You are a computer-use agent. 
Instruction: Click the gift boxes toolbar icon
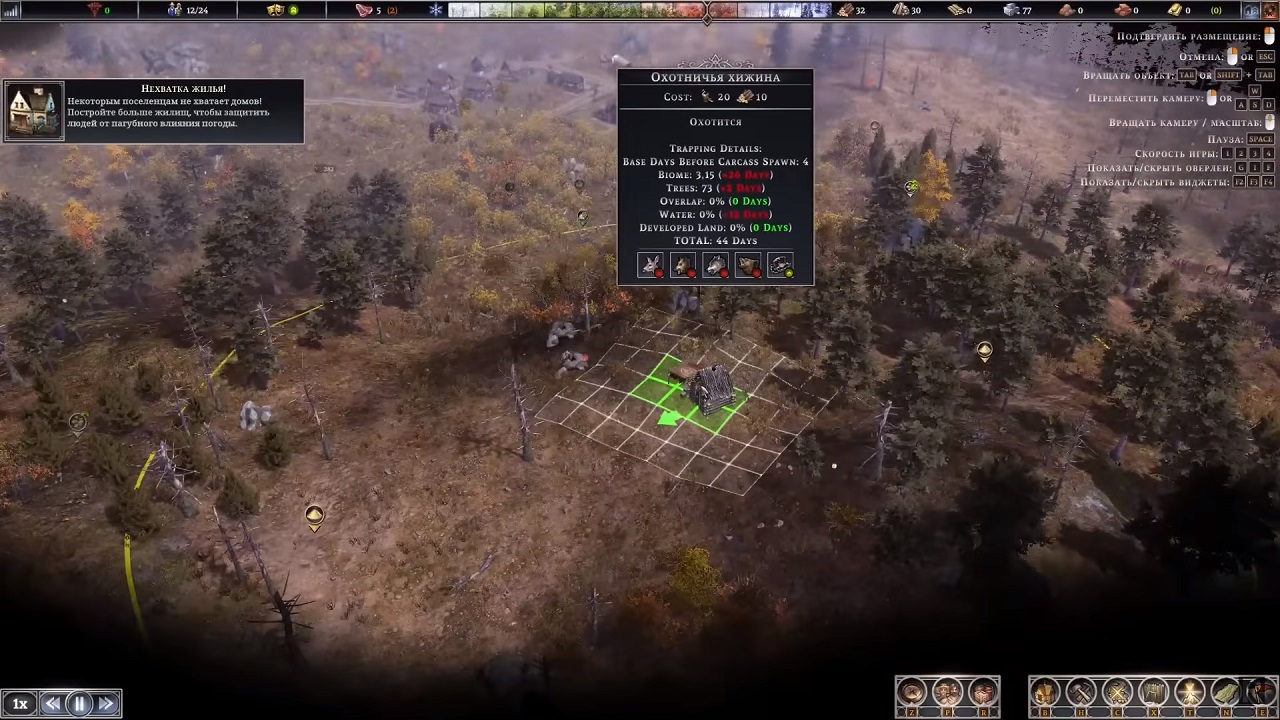[x=983, y=692]
